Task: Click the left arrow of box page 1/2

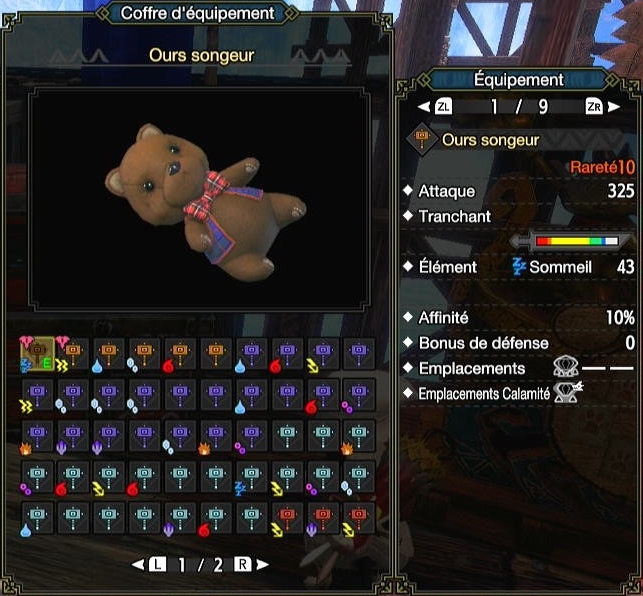Action: 137,564
